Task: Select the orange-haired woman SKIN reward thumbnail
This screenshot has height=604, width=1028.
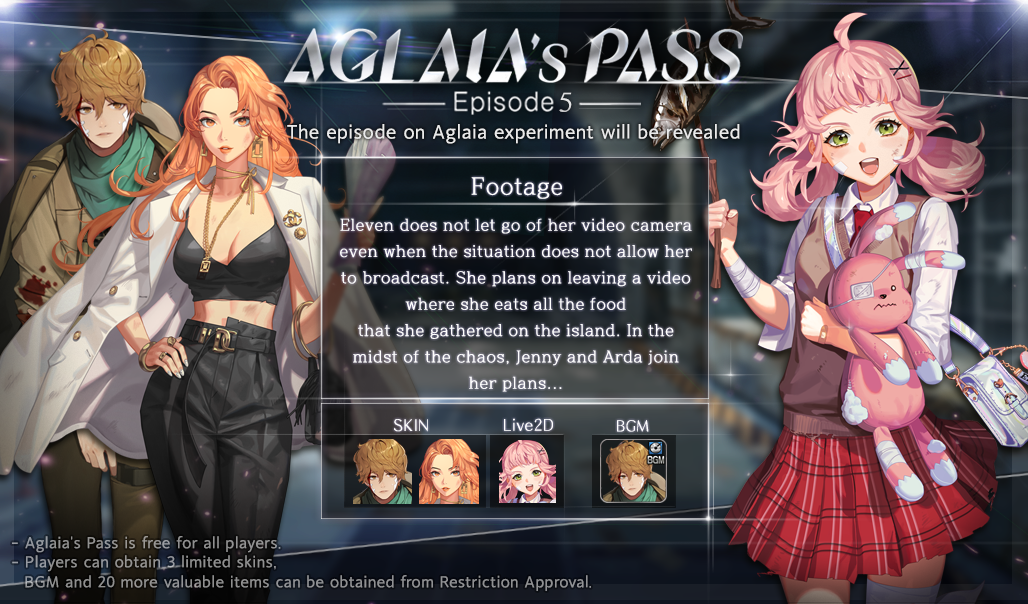Action: point(450,471)
